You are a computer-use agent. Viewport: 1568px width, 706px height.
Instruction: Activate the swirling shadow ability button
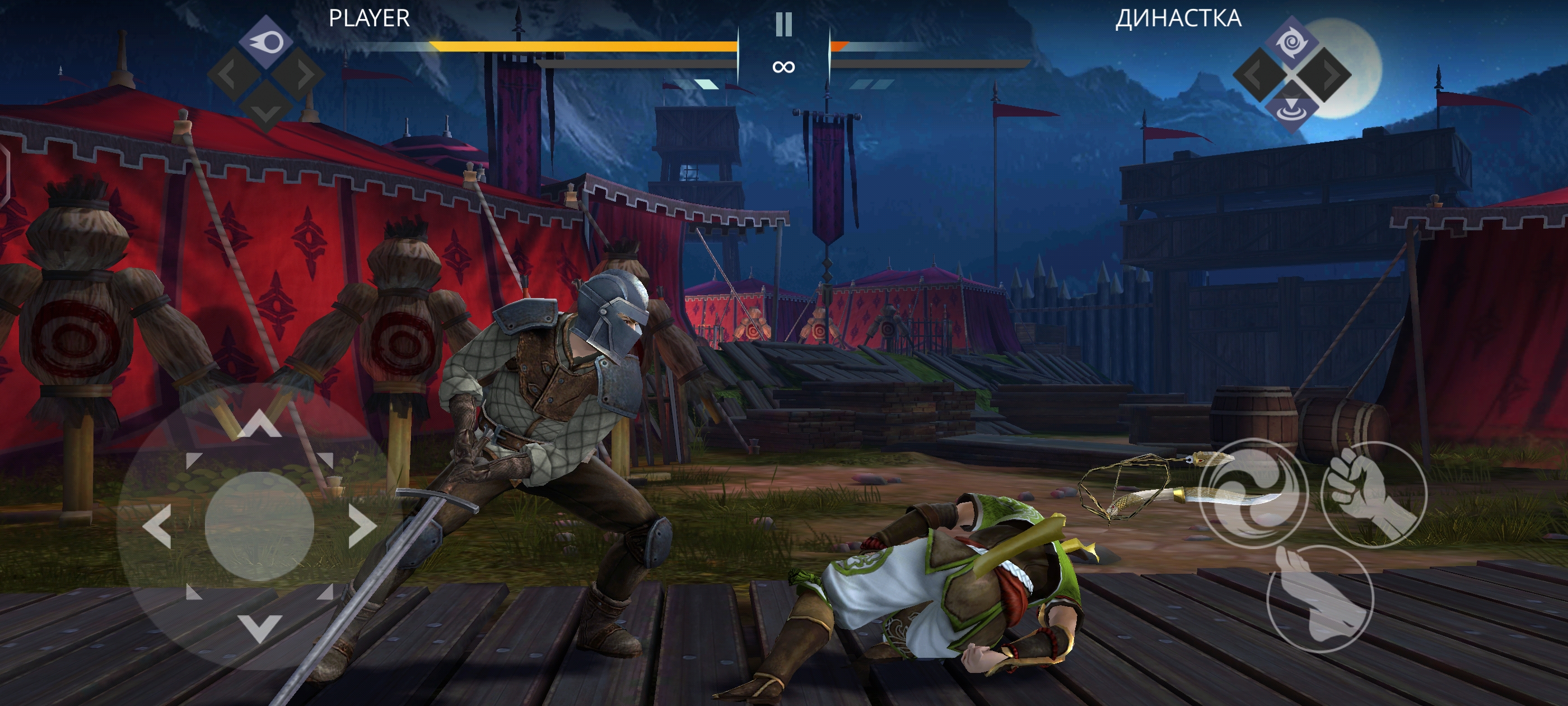click(x=1254, y=494)
